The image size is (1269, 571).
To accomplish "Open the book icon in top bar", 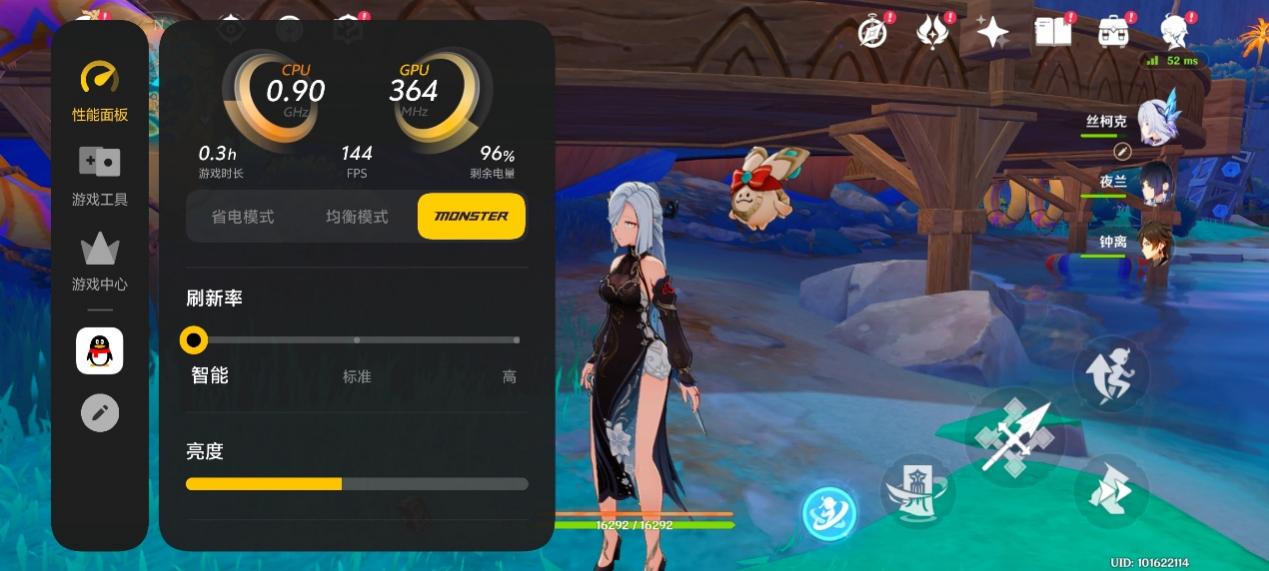I will 1053,32.
